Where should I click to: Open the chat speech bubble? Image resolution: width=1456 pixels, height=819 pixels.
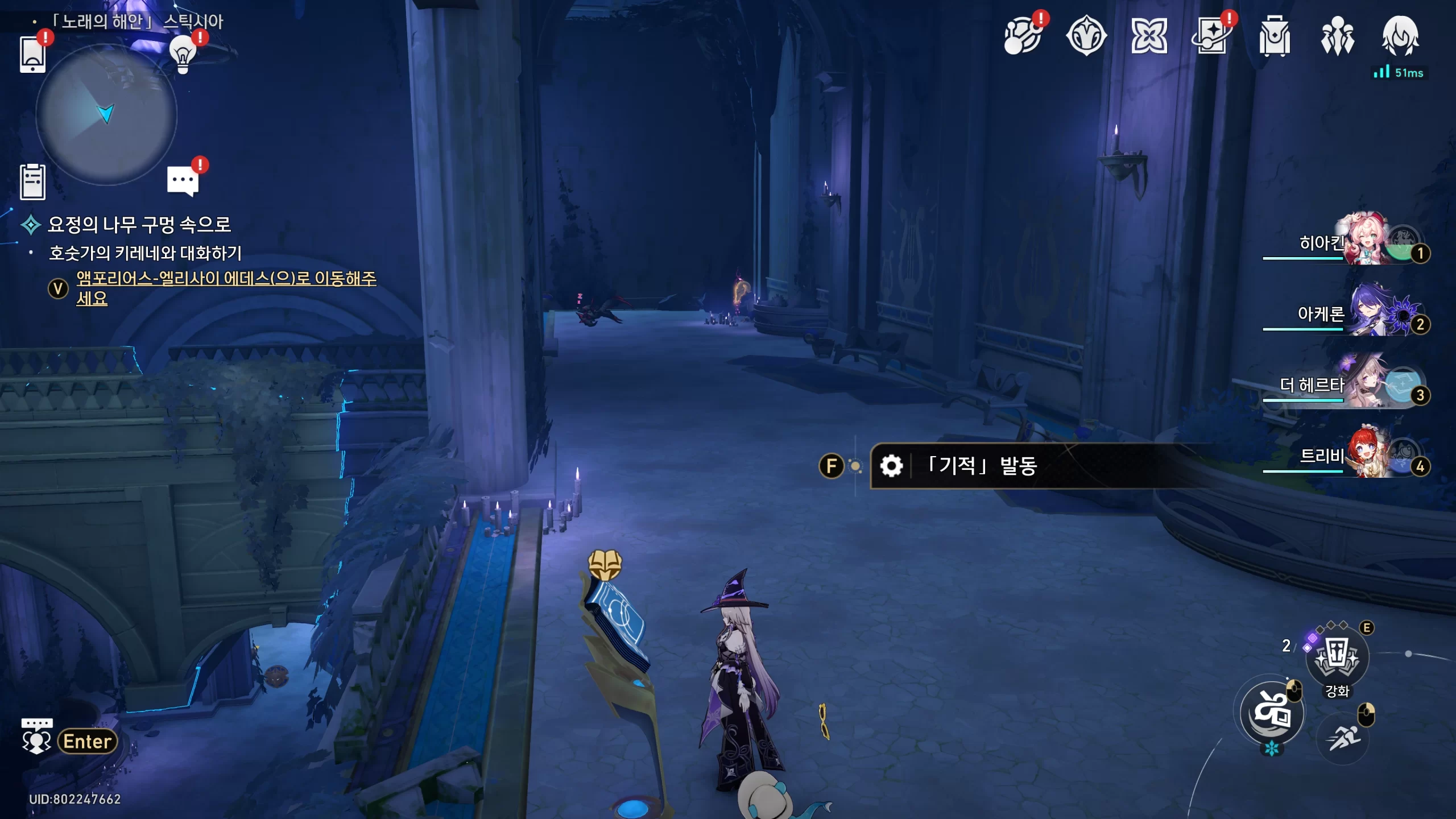click(183, 181)
